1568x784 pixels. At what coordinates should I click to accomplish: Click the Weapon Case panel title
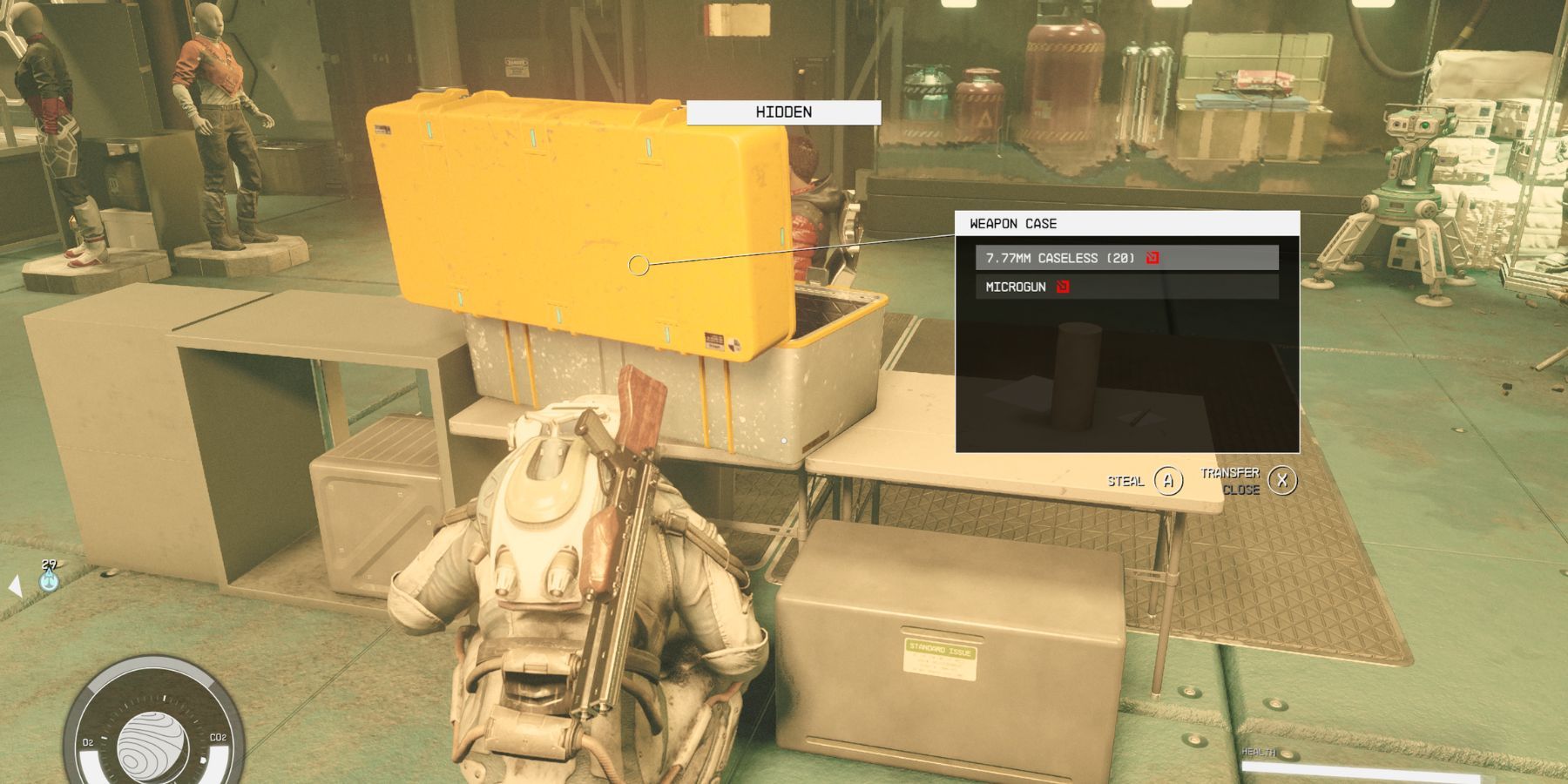[1010, 224]
